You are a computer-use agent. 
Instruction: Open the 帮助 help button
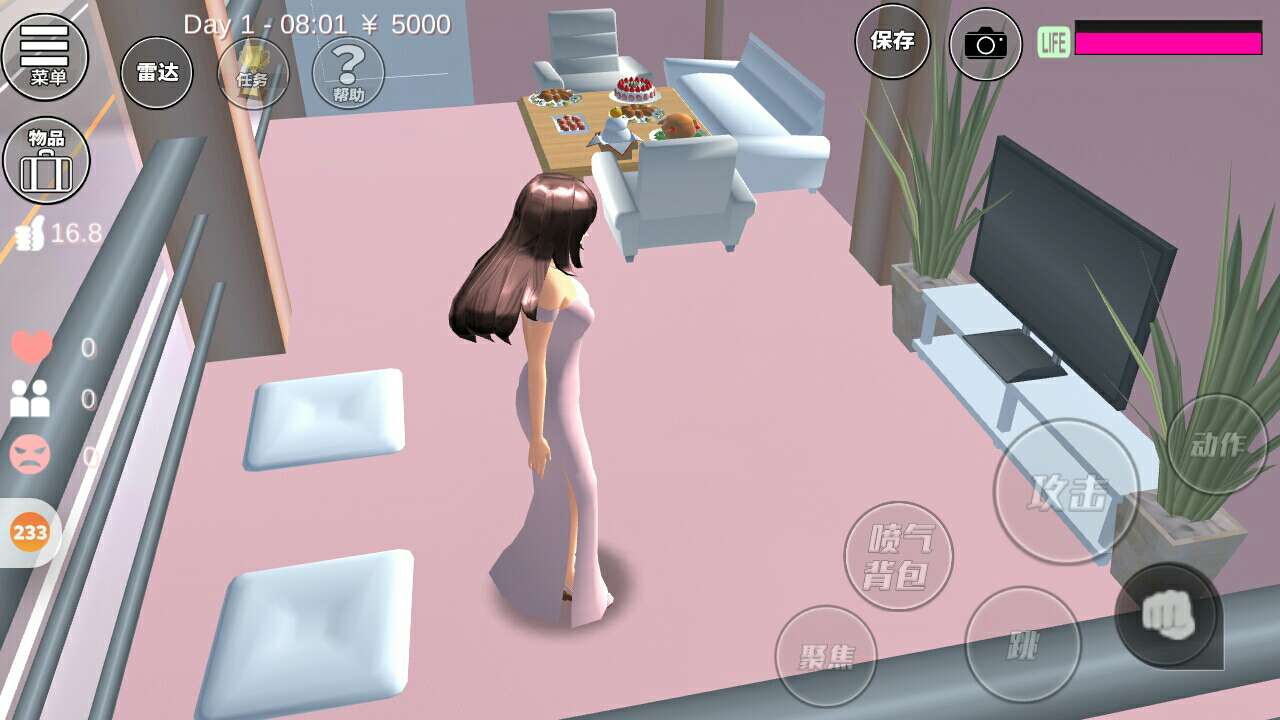[x=348, y=73]
